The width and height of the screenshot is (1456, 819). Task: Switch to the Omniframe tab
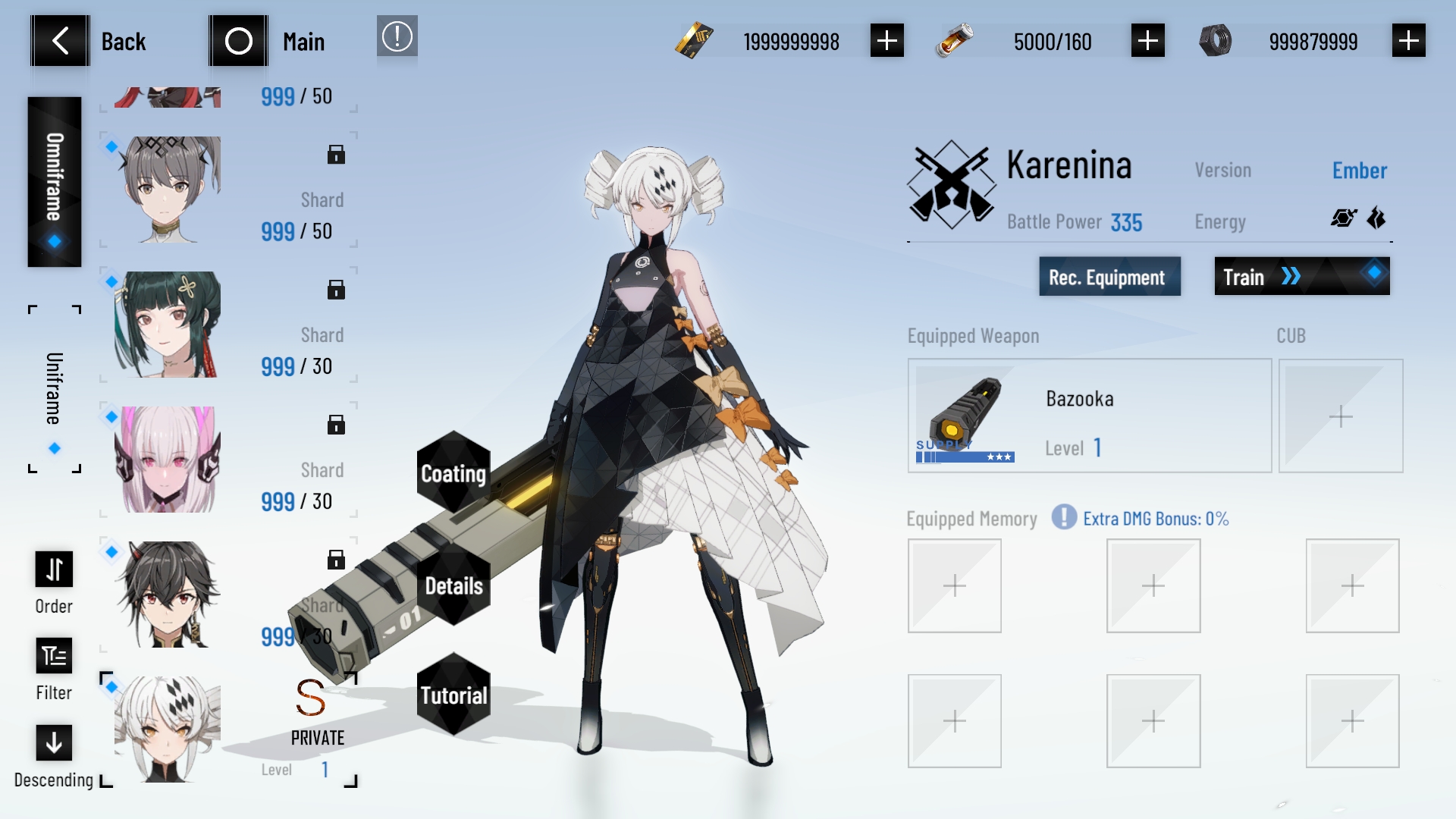(54, 182)
